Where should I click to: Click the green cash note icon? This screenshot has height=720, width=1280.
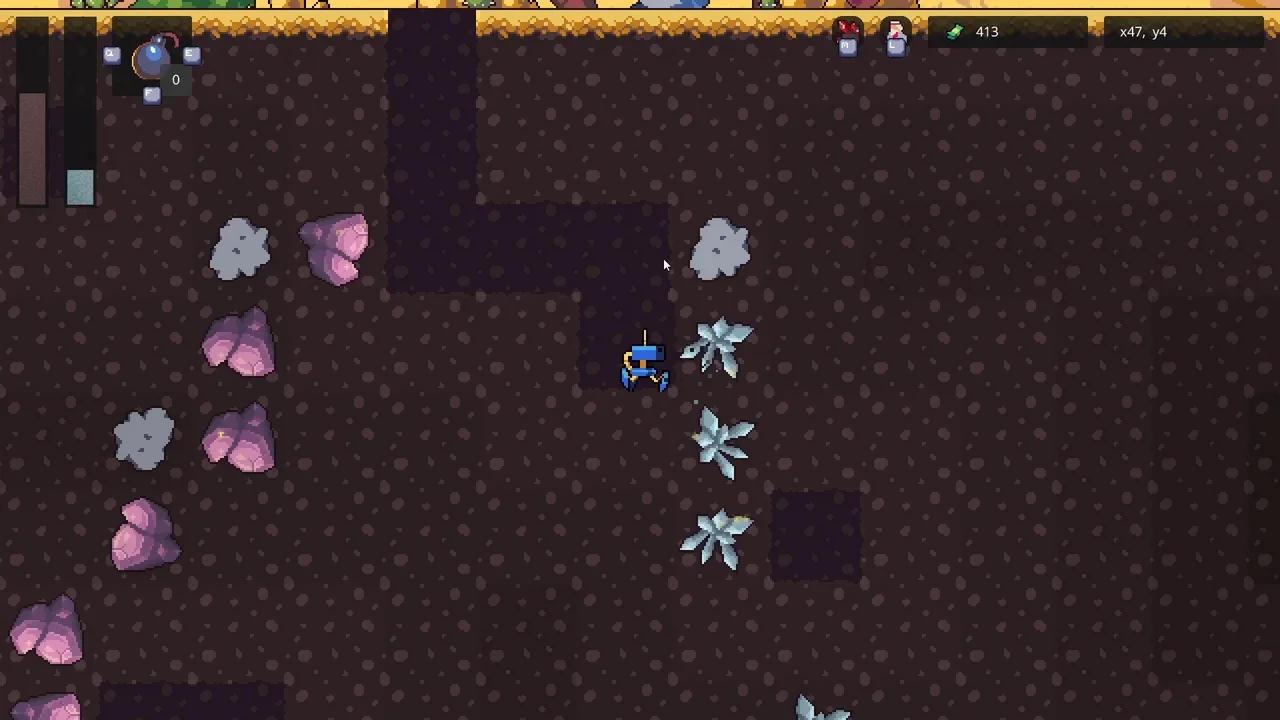955,31
